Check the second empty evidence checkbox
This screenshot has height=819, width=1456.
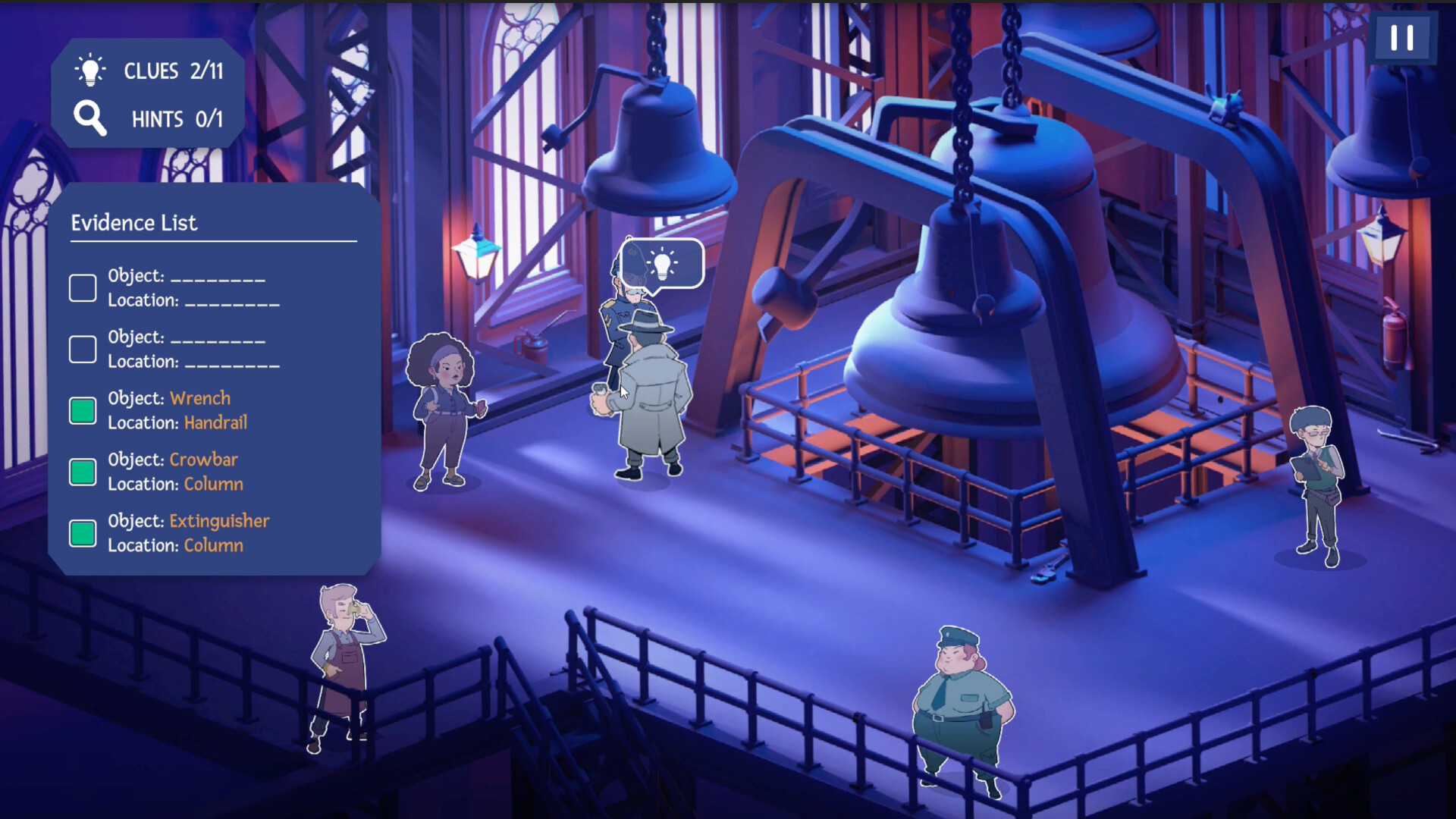(82, 349)
